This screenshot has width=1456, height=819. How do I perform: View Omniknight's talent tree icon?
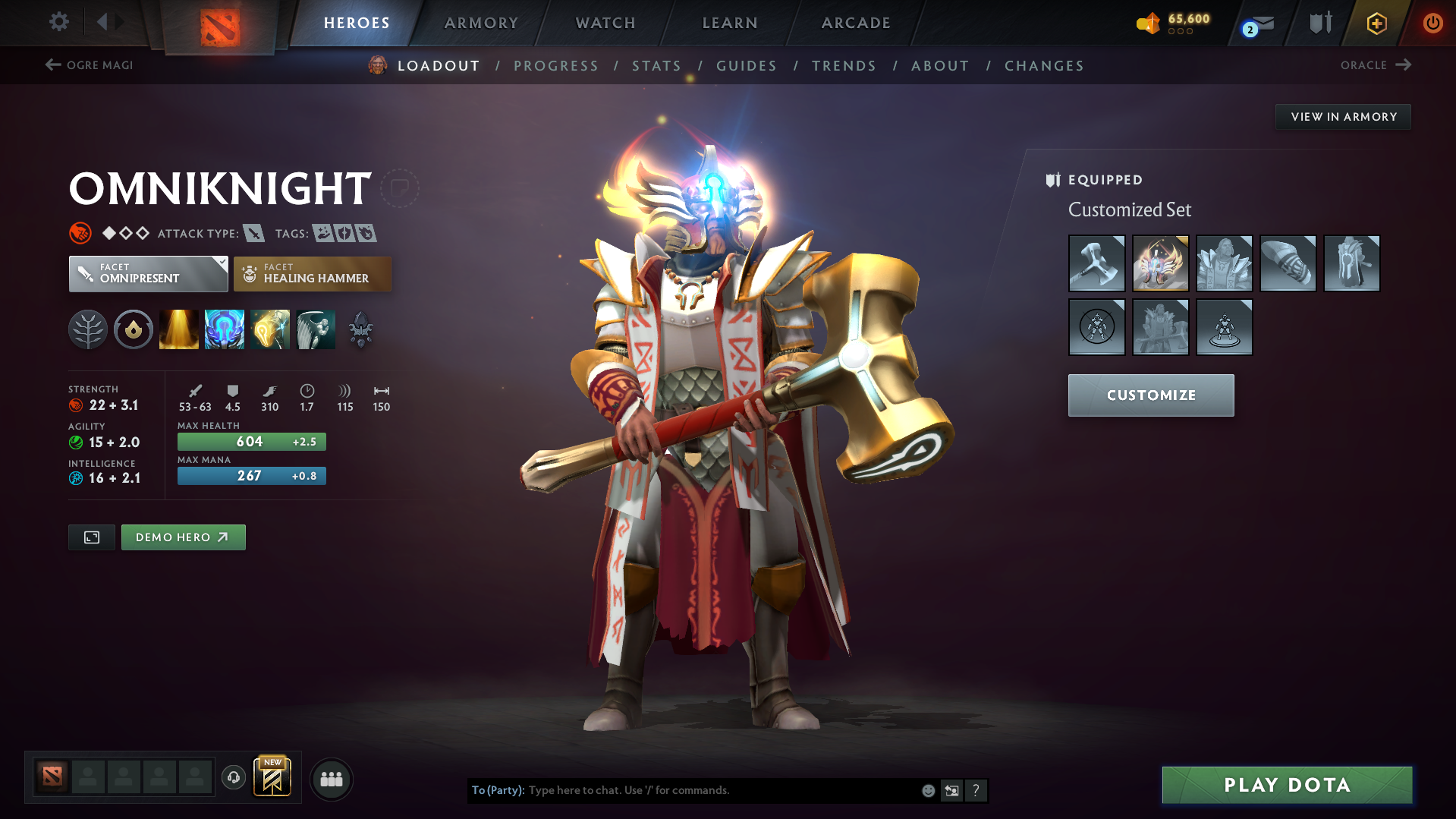click(x=87, y=329)
